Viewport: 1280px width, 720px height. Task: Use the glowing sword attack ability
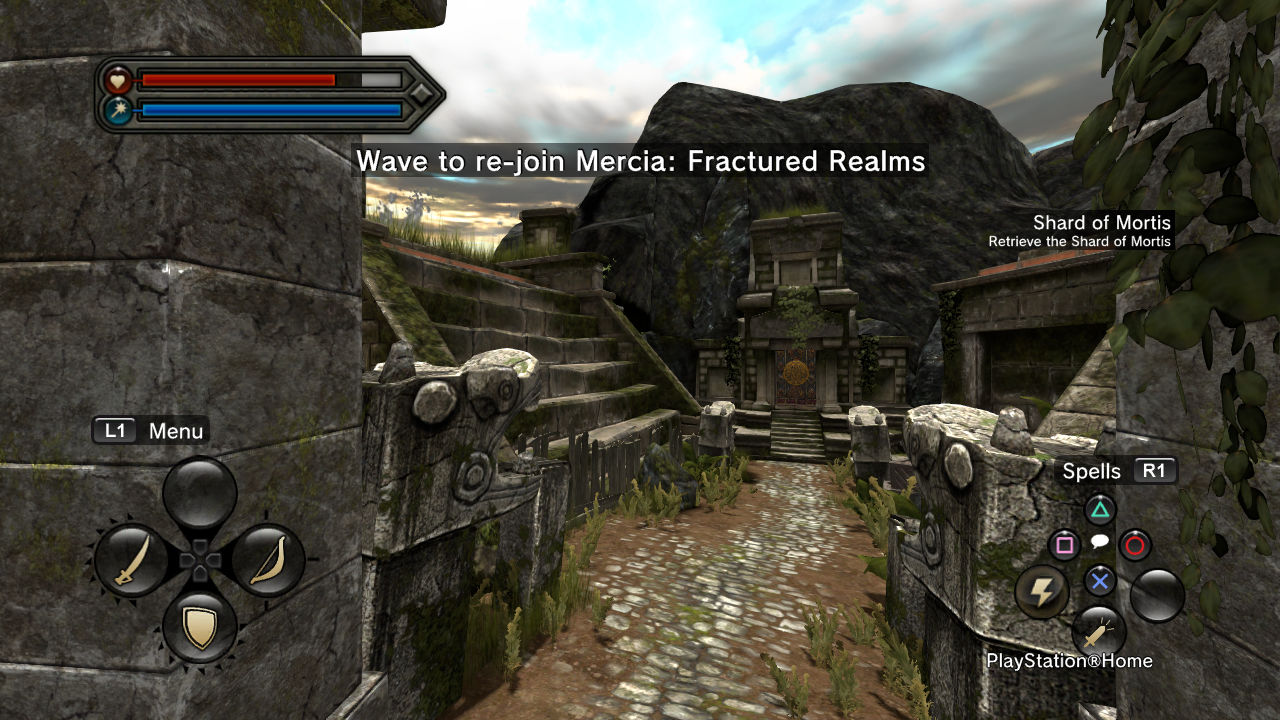(1098, 632)
